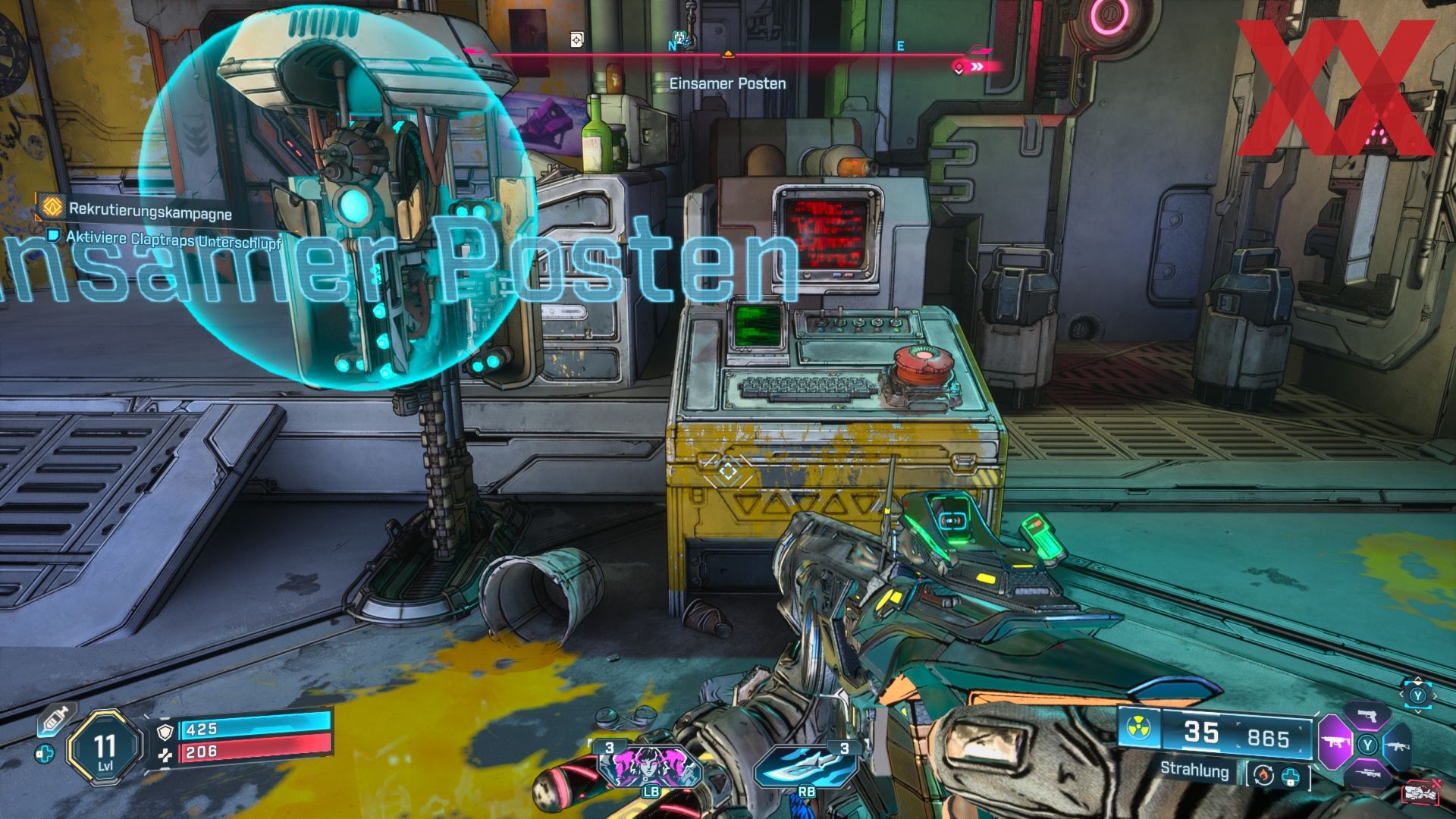Click the pink chevron indicator right of compass
Screen dimensions: 1456x819
tap(977, 67)
